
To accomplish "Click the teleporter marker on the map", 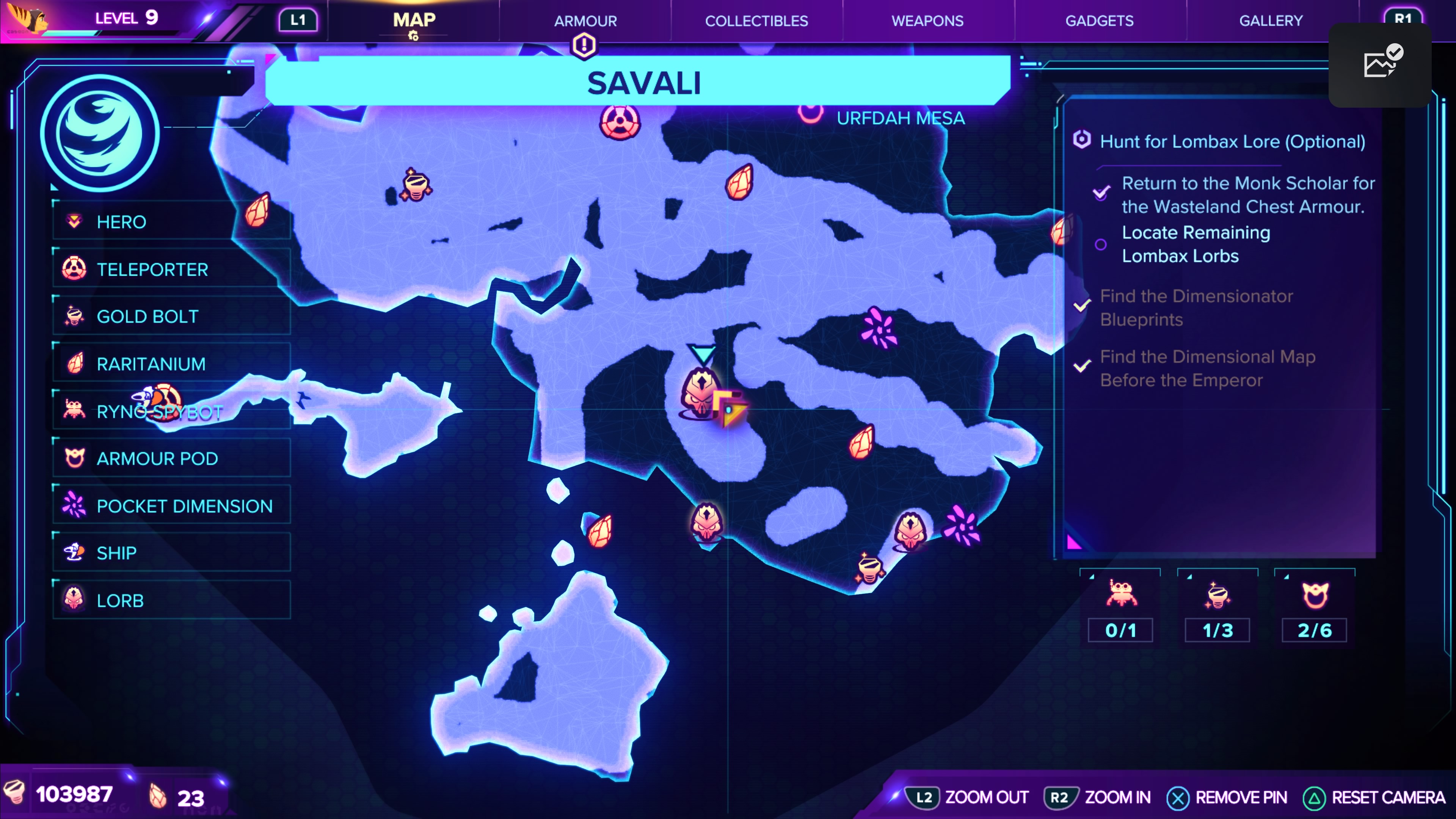I will click(620, 122).
